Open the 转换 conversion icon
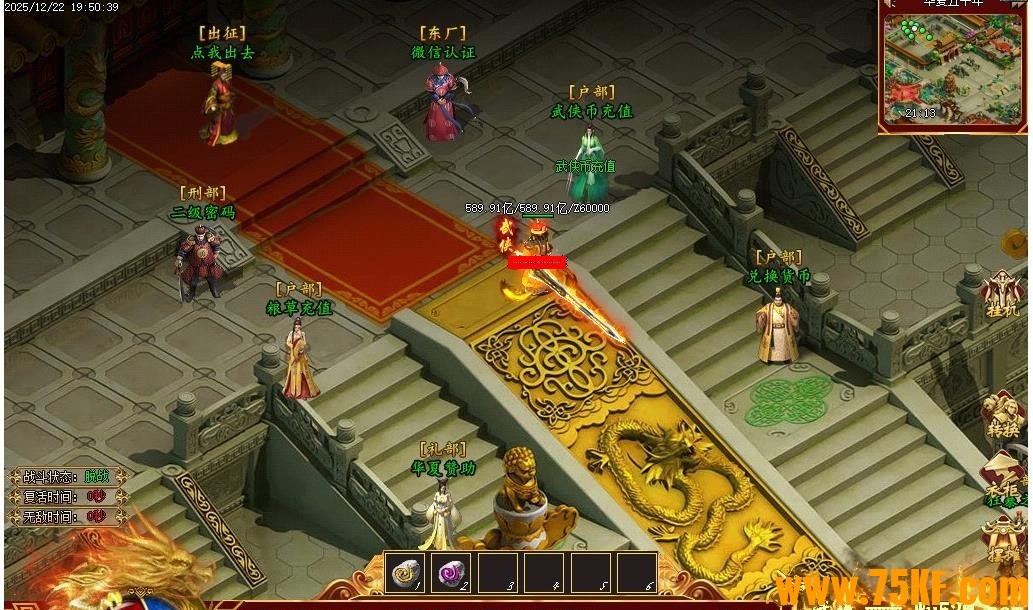This screenshot has height=610, width=1033. (x=1002, y=415)
